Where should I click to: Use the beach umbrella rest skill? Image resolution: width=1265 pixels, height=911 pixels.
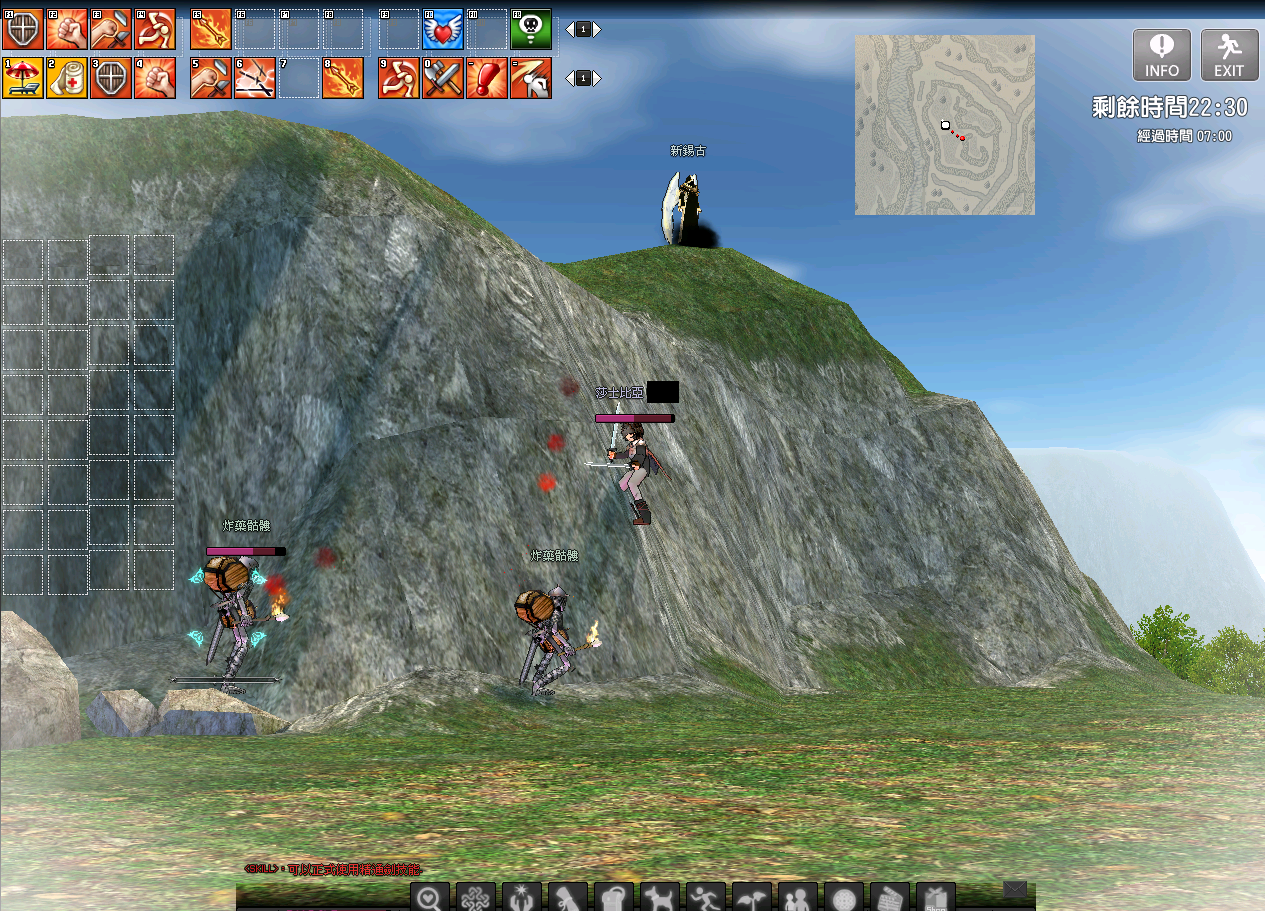coord(22,78)
